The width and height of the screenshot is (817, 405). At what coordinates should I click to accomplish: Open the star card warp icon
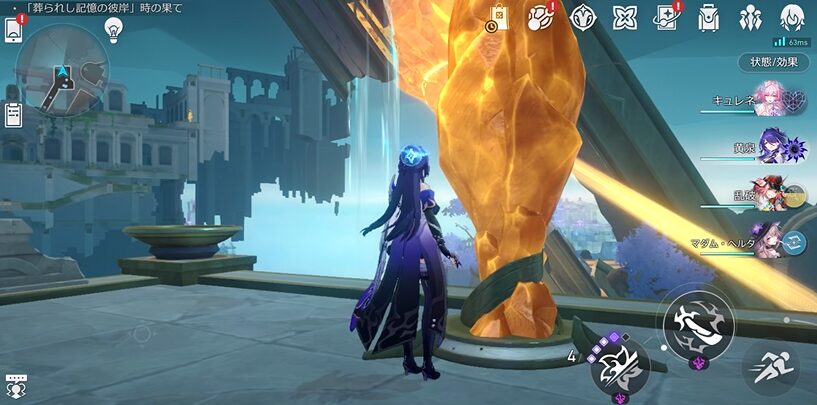coord(667,17)
